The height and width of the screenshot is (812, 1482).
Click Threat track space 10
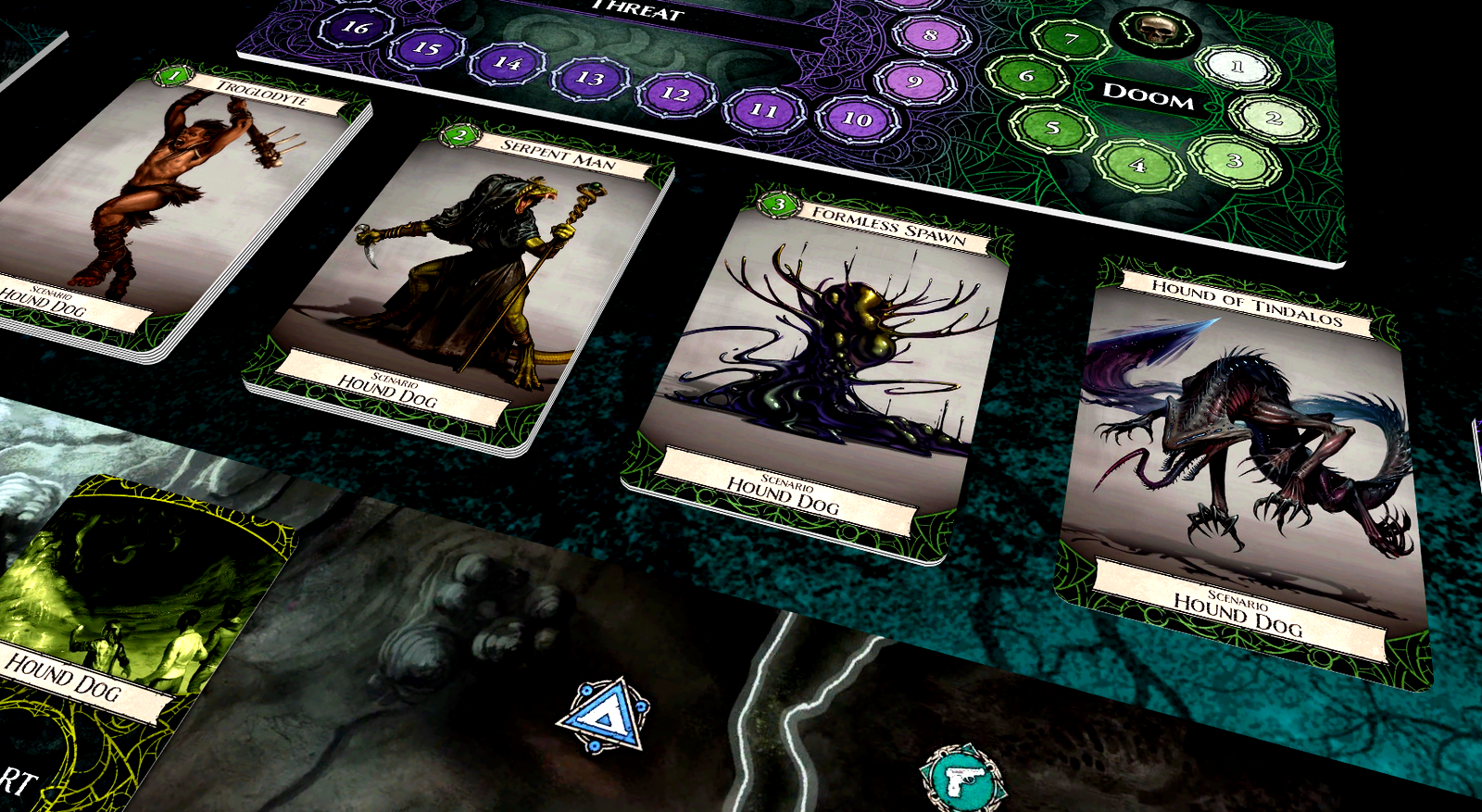[x=857, y=119]
